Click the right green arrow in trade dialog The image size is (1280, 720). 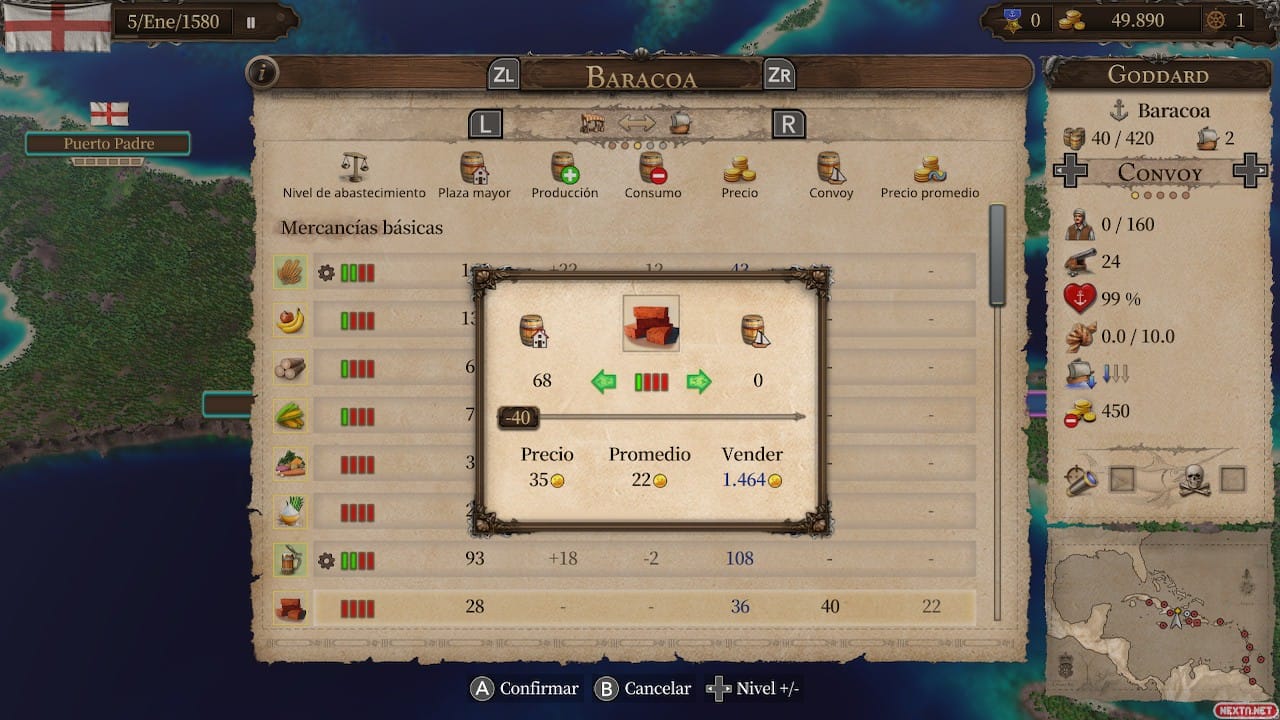699,381
